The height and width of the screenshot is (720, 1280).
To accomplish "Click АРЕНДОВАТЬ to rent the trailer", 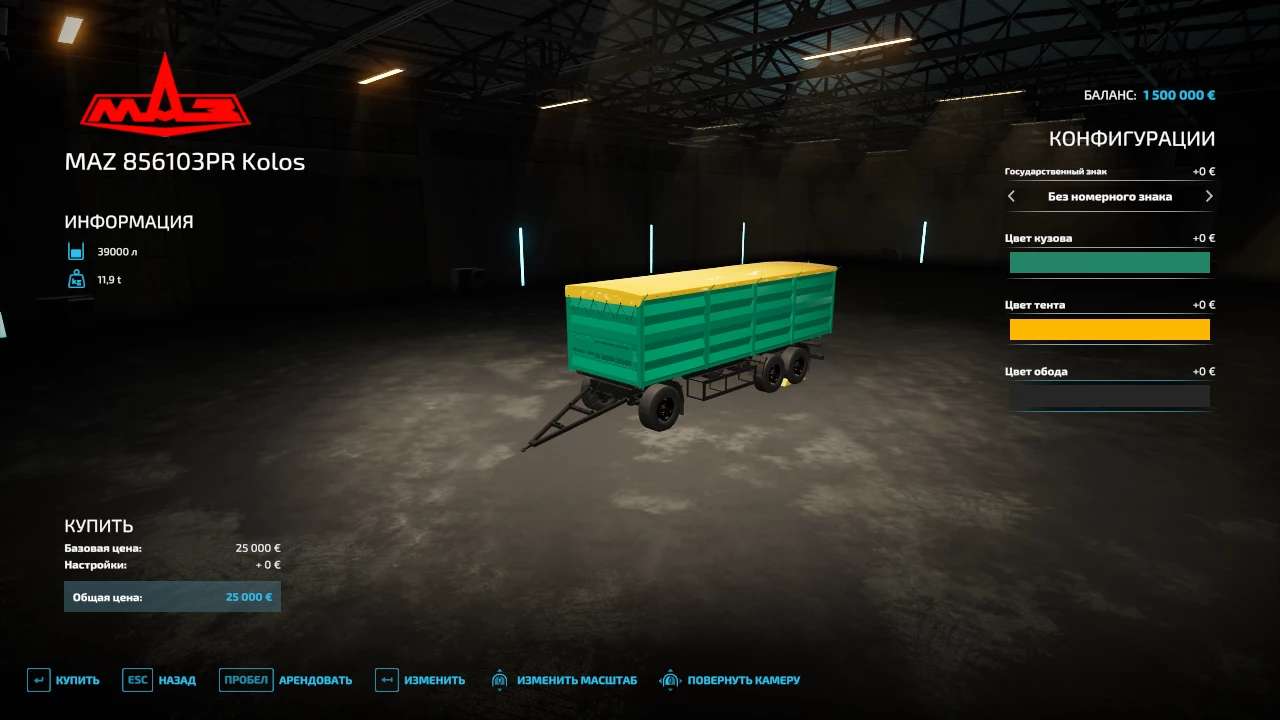I will (x=314, y=679).
